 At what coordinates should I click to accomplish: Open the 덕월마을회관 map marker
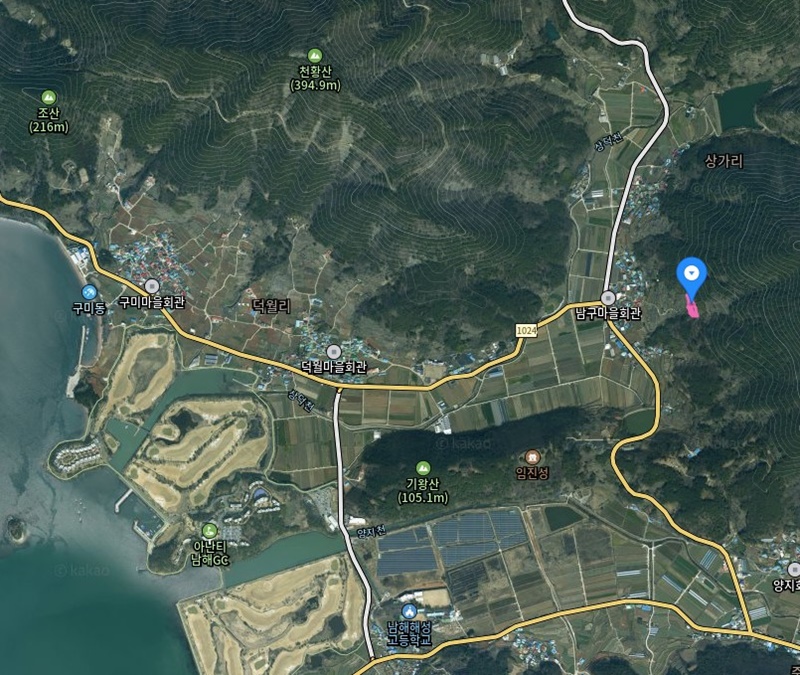click(x=333, y=350)
